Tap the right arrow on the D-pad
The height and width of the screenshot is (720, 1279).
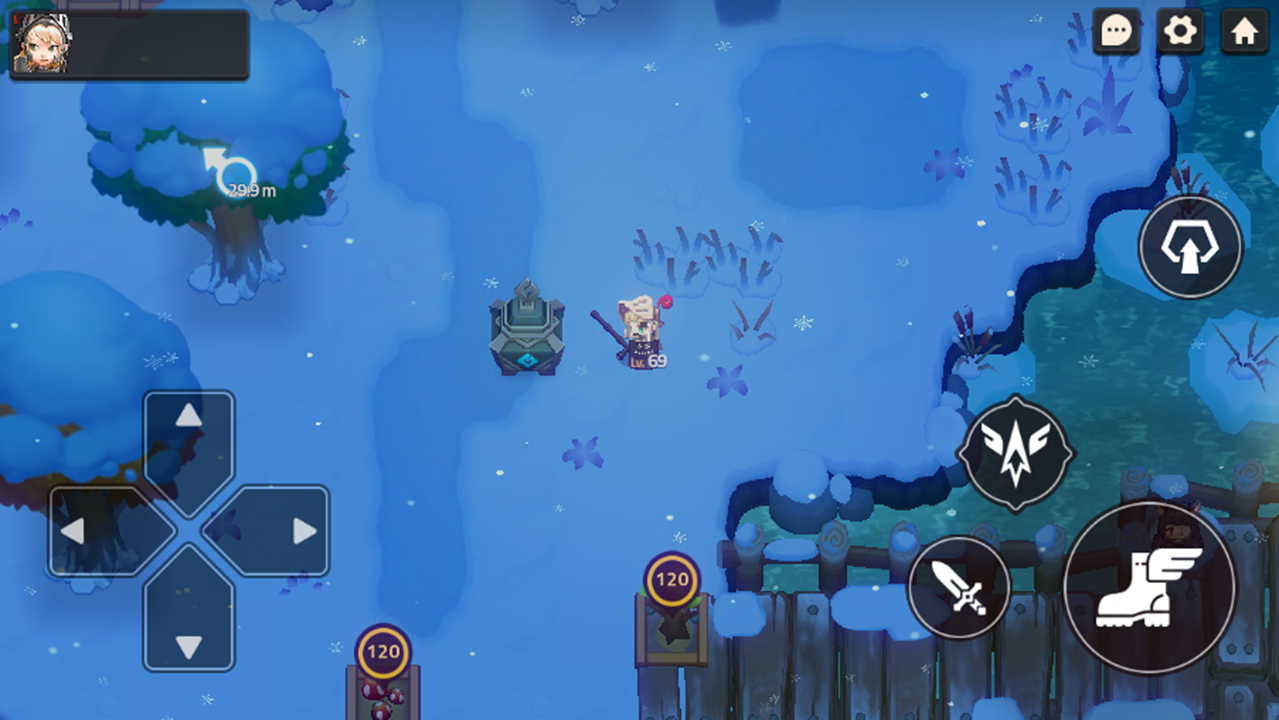[x=282, y=531]
